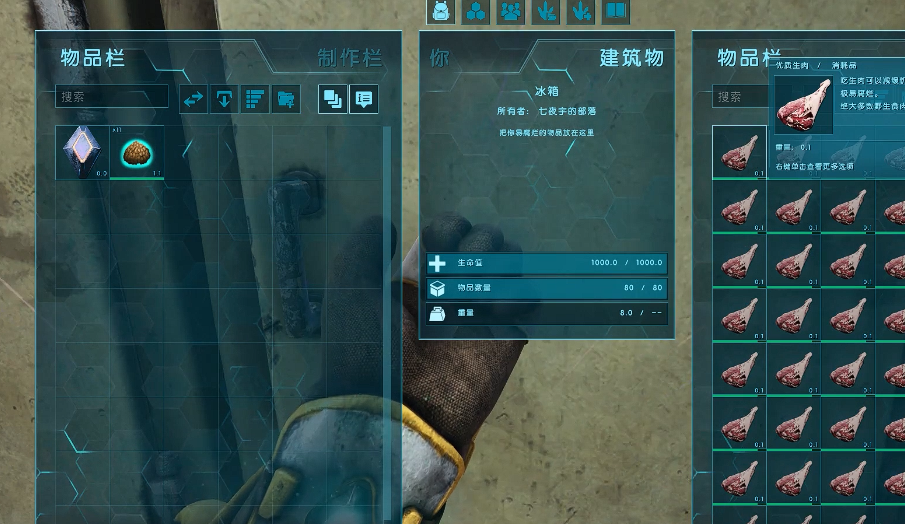The width and height of the screenshot is (905, 524).
Task: Transfer all items with the arrows button
Action: pyautogui.click(x=193, y=98)
